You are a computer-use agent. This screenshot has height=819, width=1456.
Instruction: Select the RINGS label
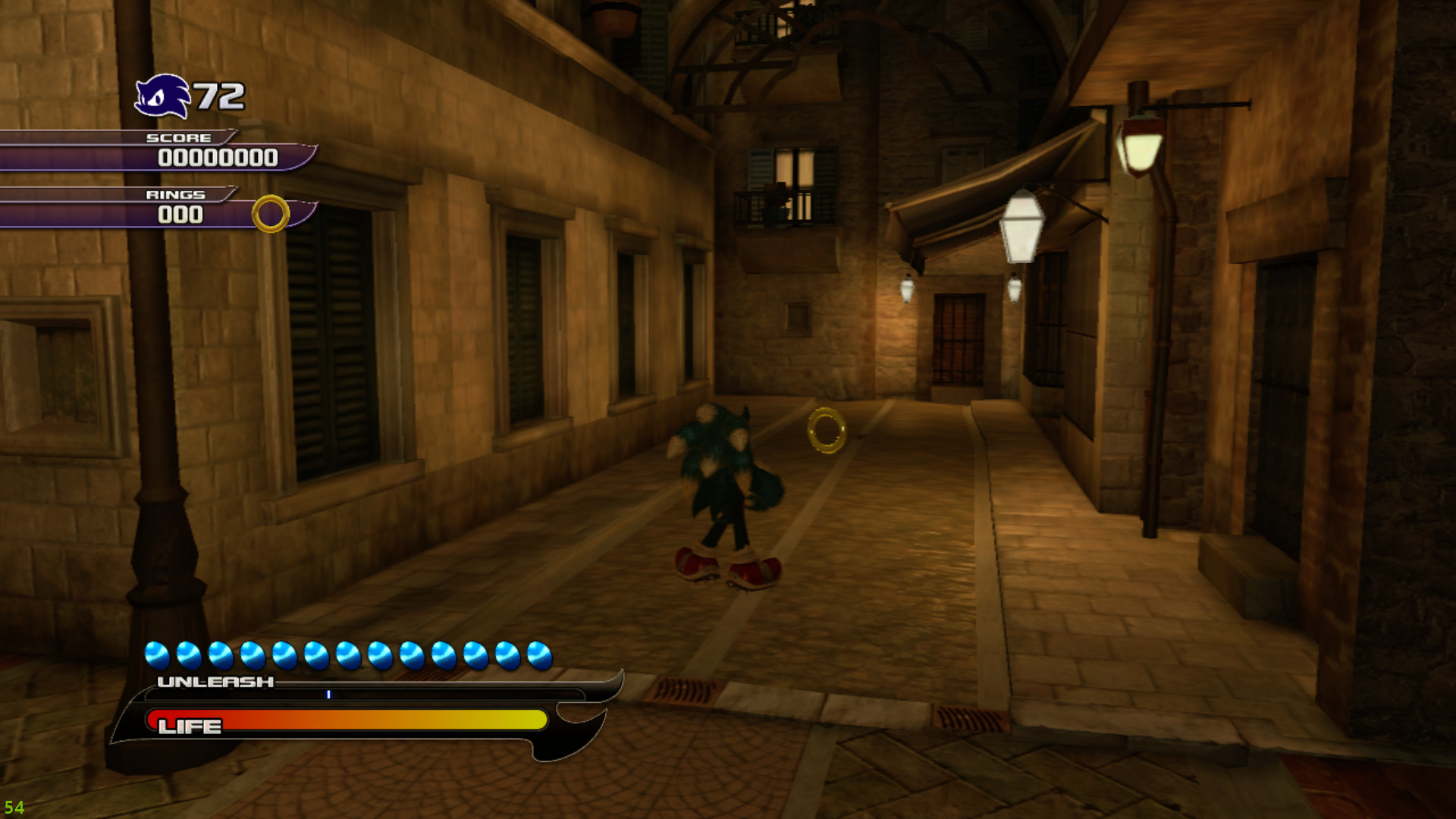tap(176, 193)
